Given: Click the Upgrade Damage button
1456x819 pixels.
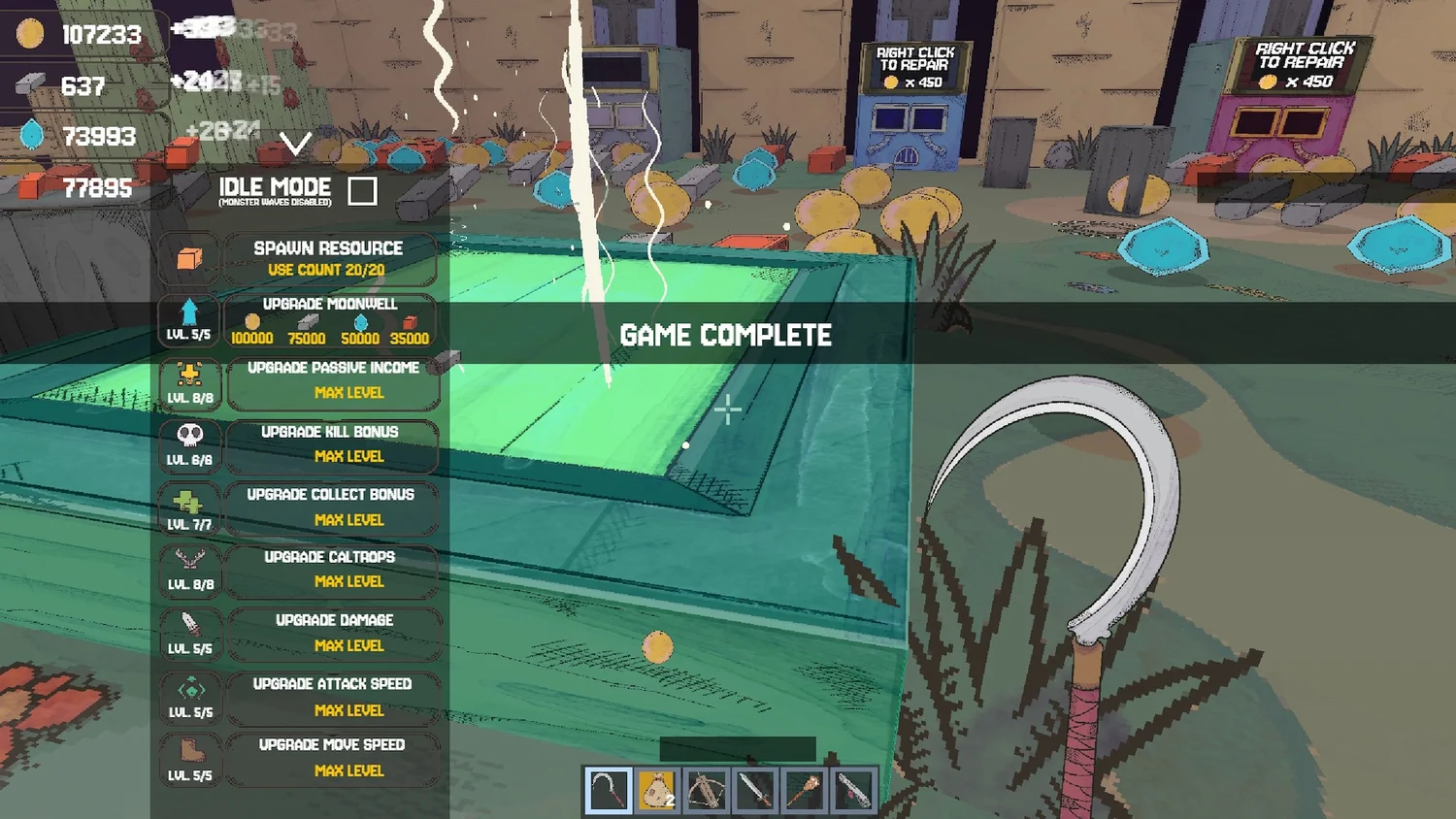Looking at the screenshot, I should [x=333, y=633].
